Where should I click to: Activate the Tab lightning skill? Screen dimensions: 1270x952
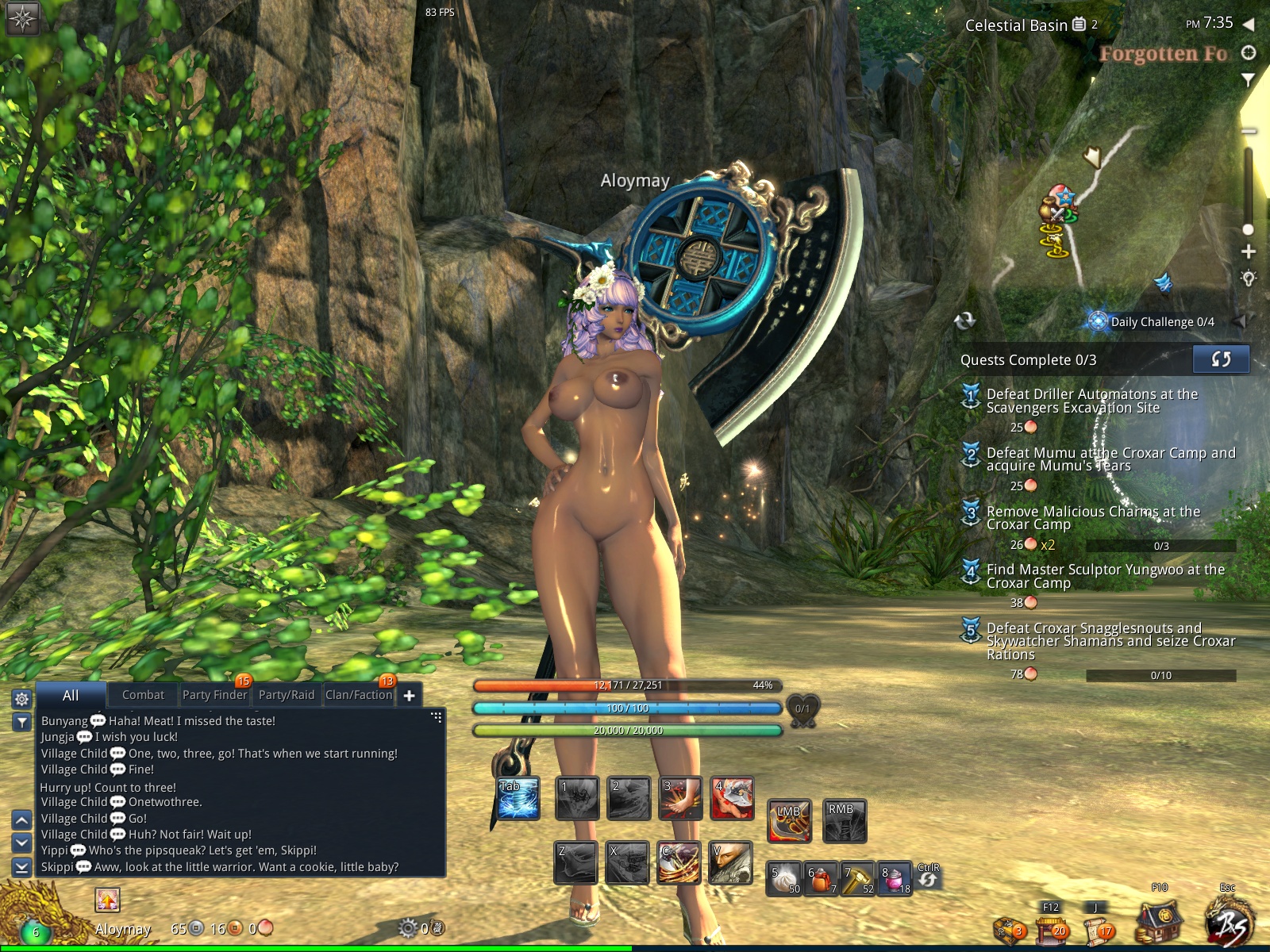(x=518, y=798)
